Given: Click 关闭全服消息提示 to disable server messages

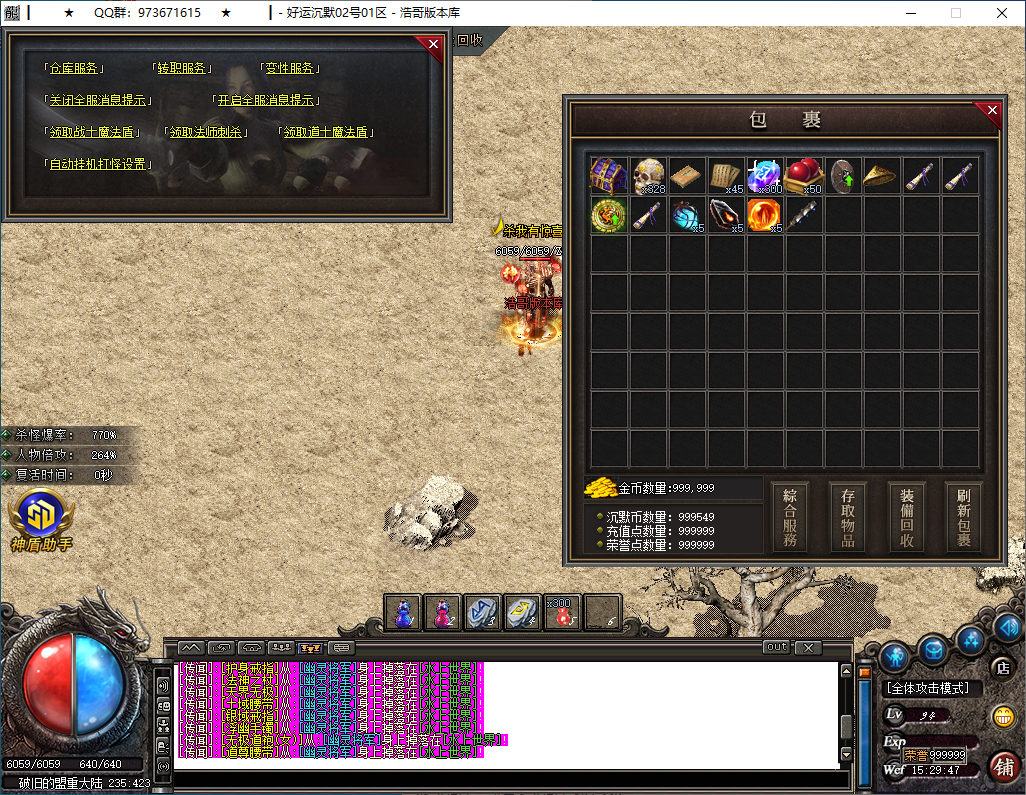Looking at the screenshot, I should click(x=99, y=101).
